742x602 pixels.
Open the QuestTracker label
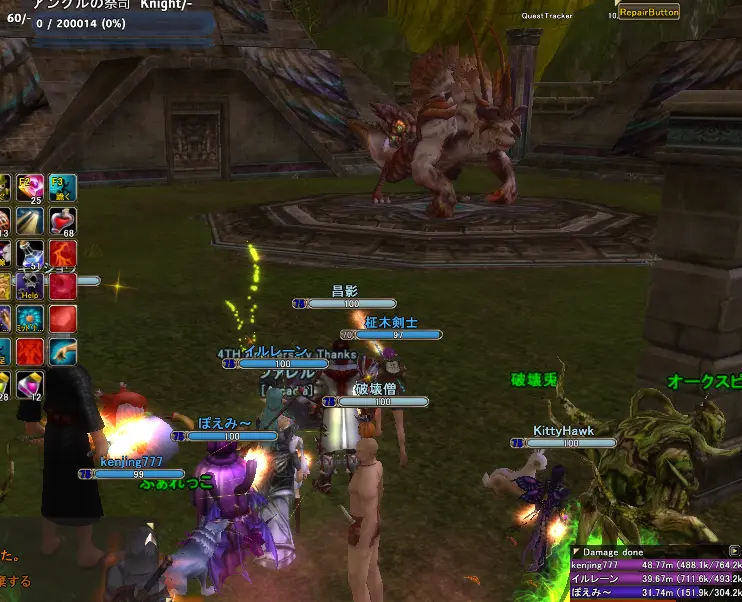click(x=546, y=16)
